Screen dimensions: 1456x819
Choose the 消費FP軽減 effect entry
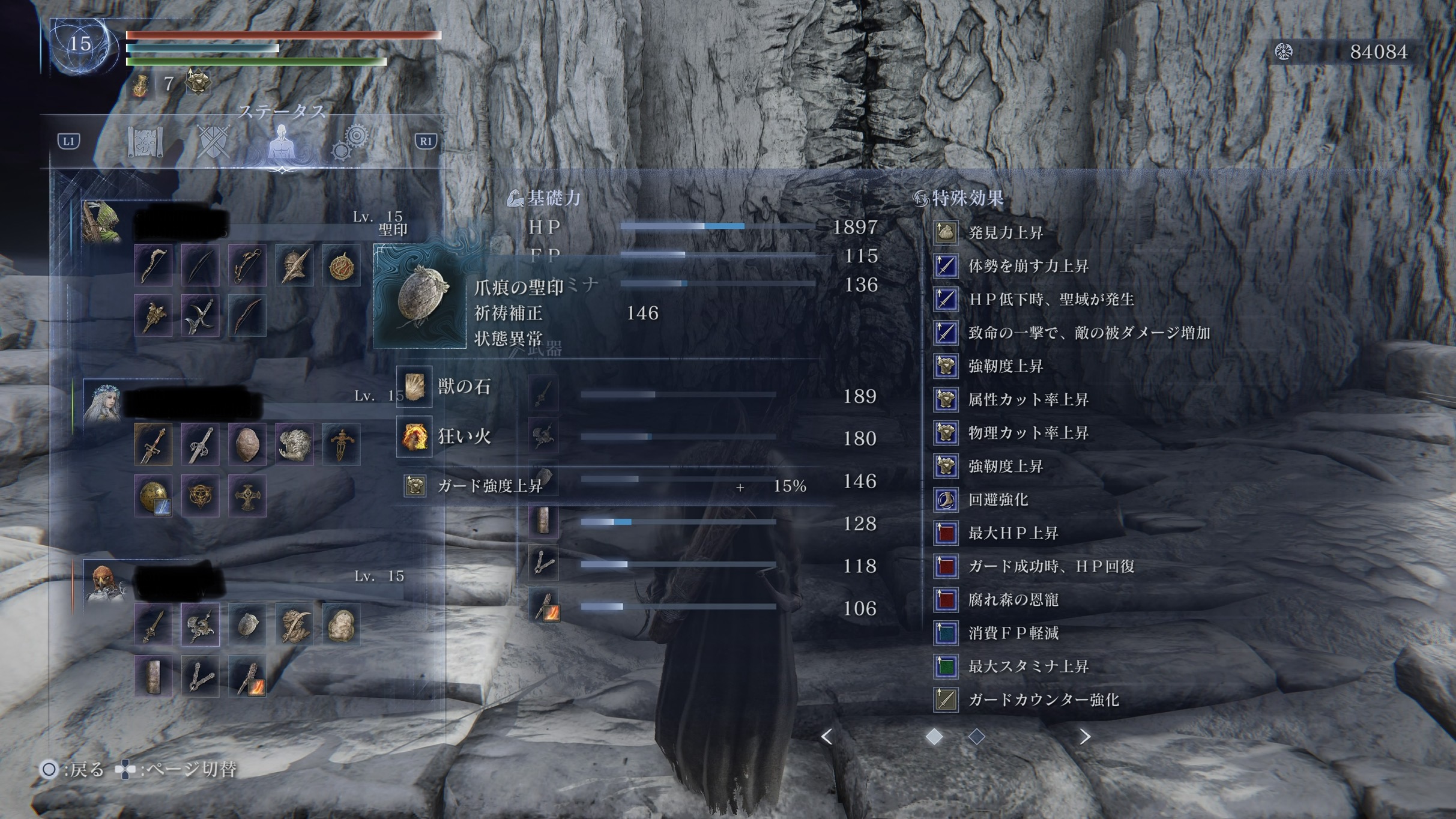1013,633
